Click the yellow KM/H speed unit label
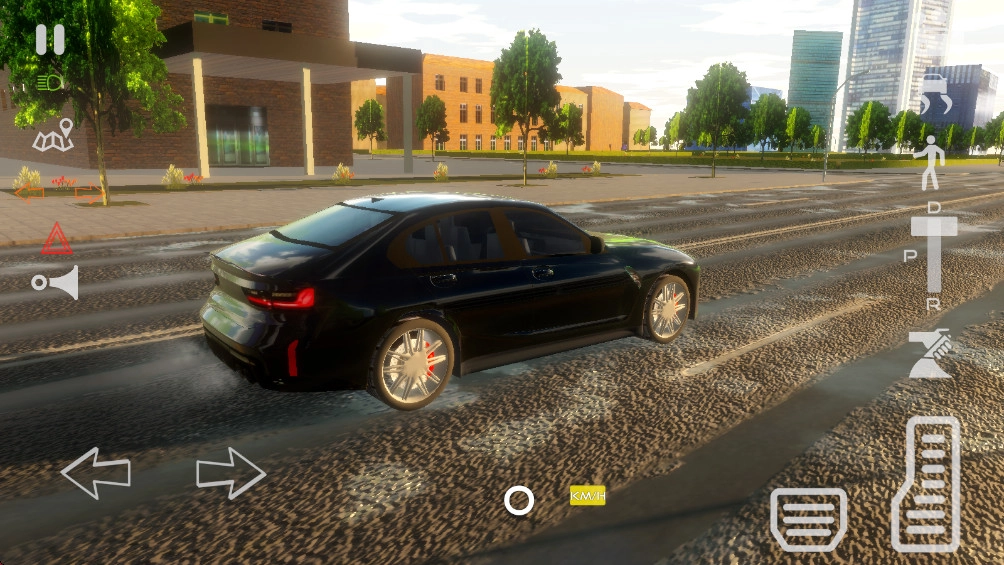 click(x=587, y=496)
